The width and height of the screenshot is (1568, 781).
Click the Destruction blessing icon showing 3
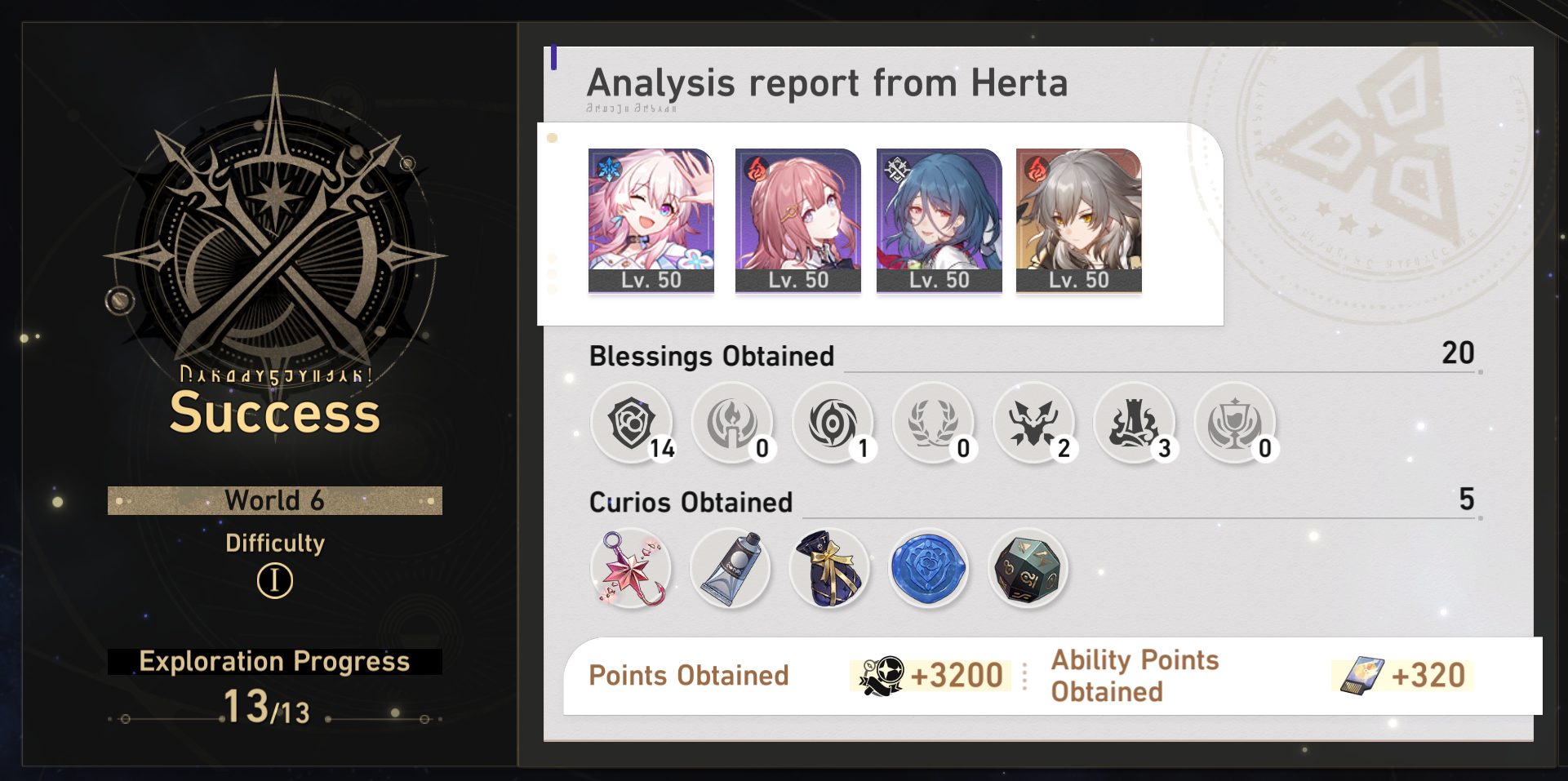tap(1135, 424)
